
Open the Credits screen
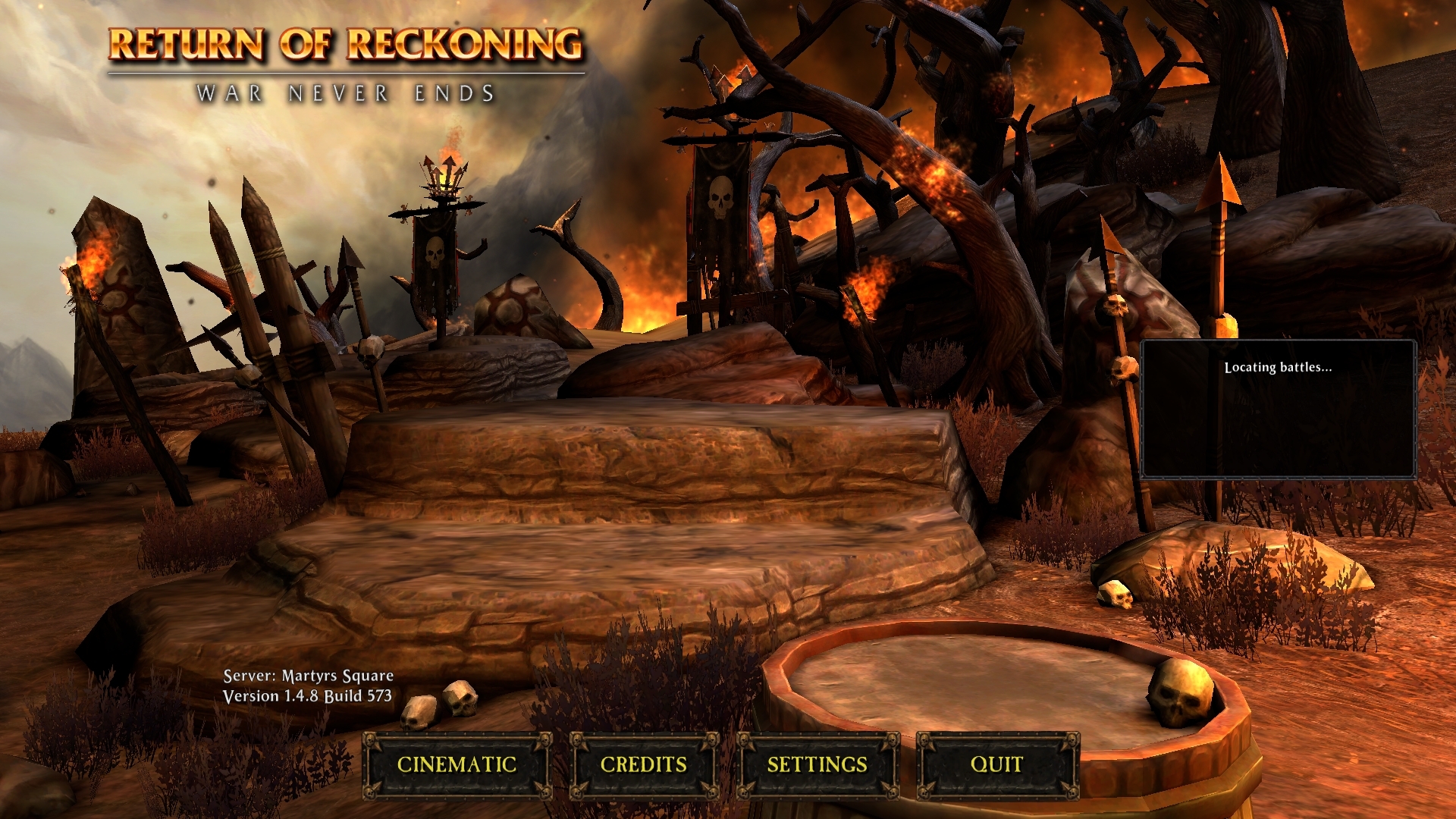pos(643,764)
